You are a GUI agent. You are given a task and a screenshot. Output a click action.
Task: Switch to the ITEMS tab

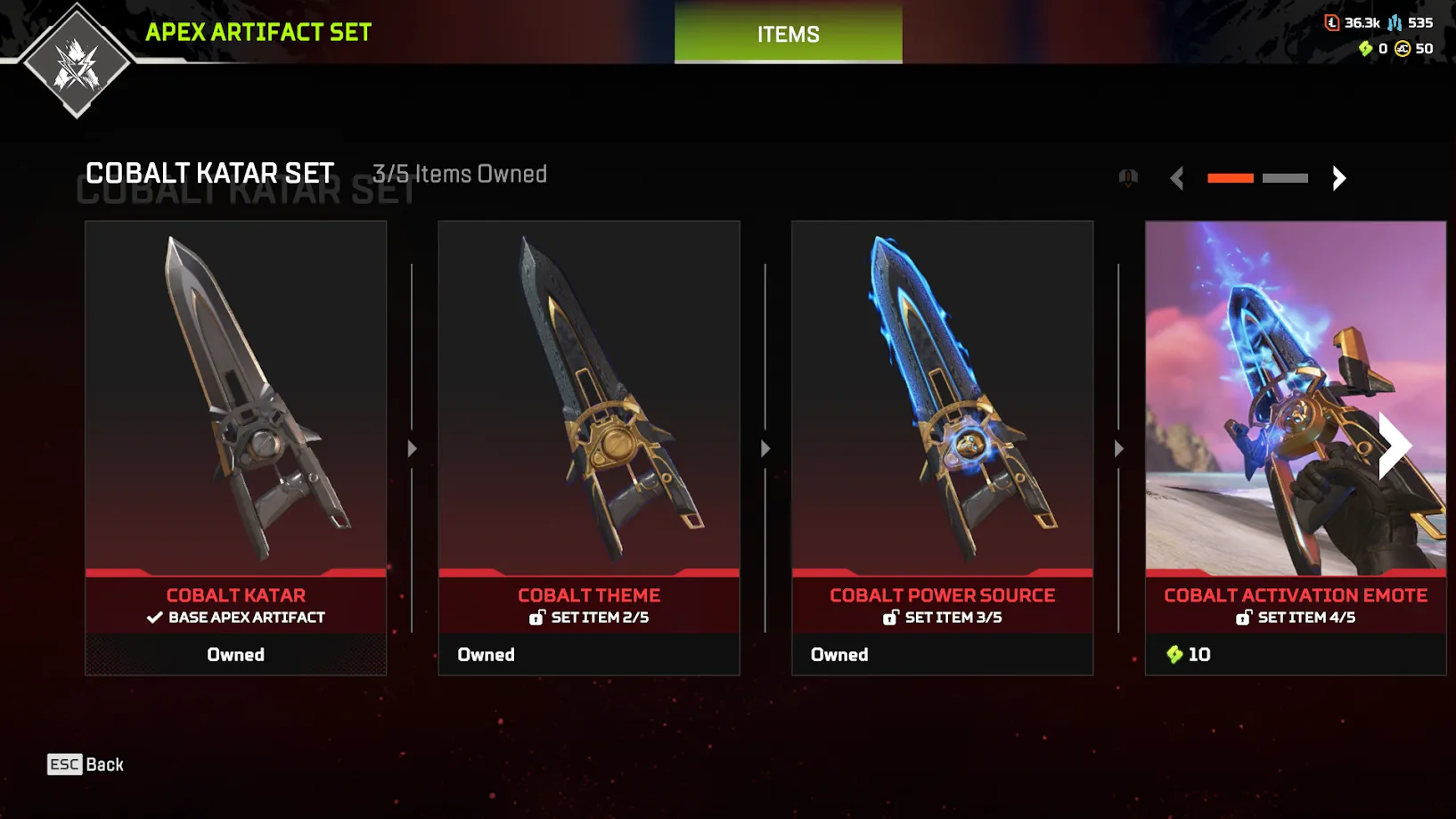pos(788,34)
